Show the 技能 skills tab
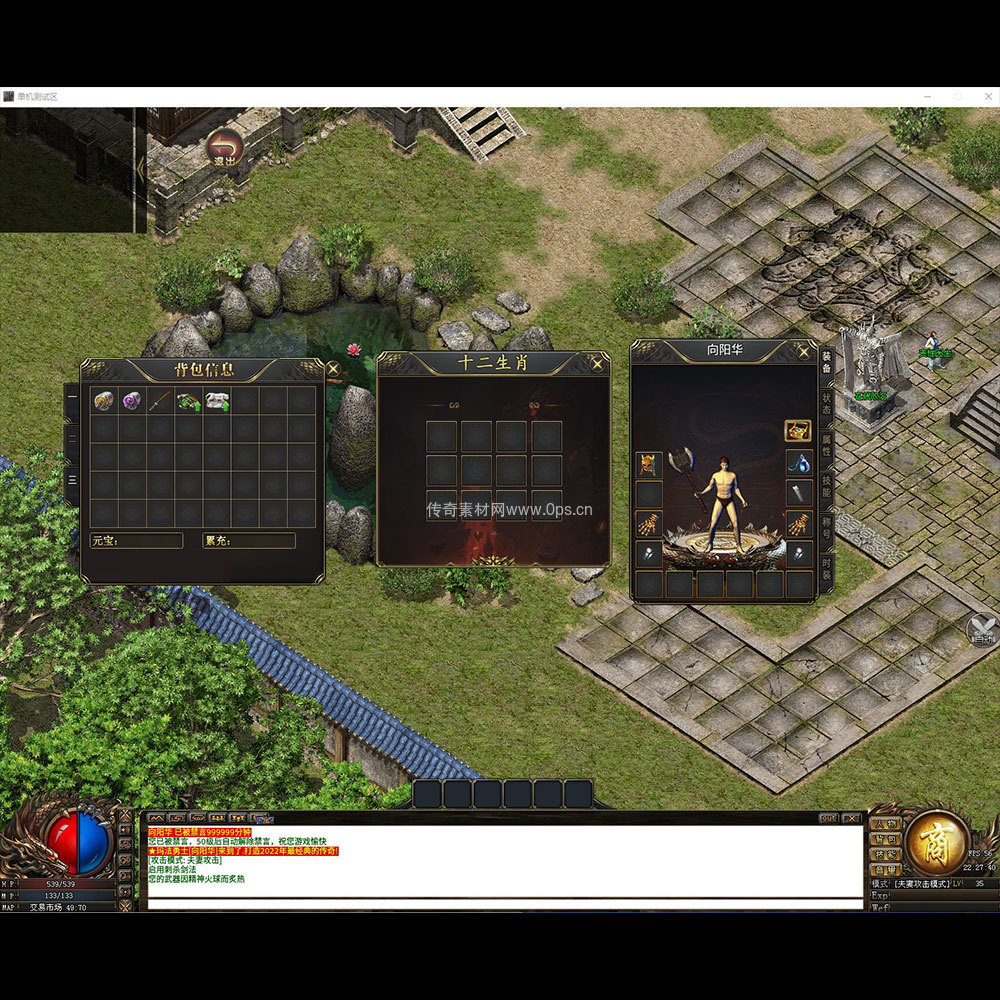This screenshot has width=1000, height=1000. click(827, 486)
